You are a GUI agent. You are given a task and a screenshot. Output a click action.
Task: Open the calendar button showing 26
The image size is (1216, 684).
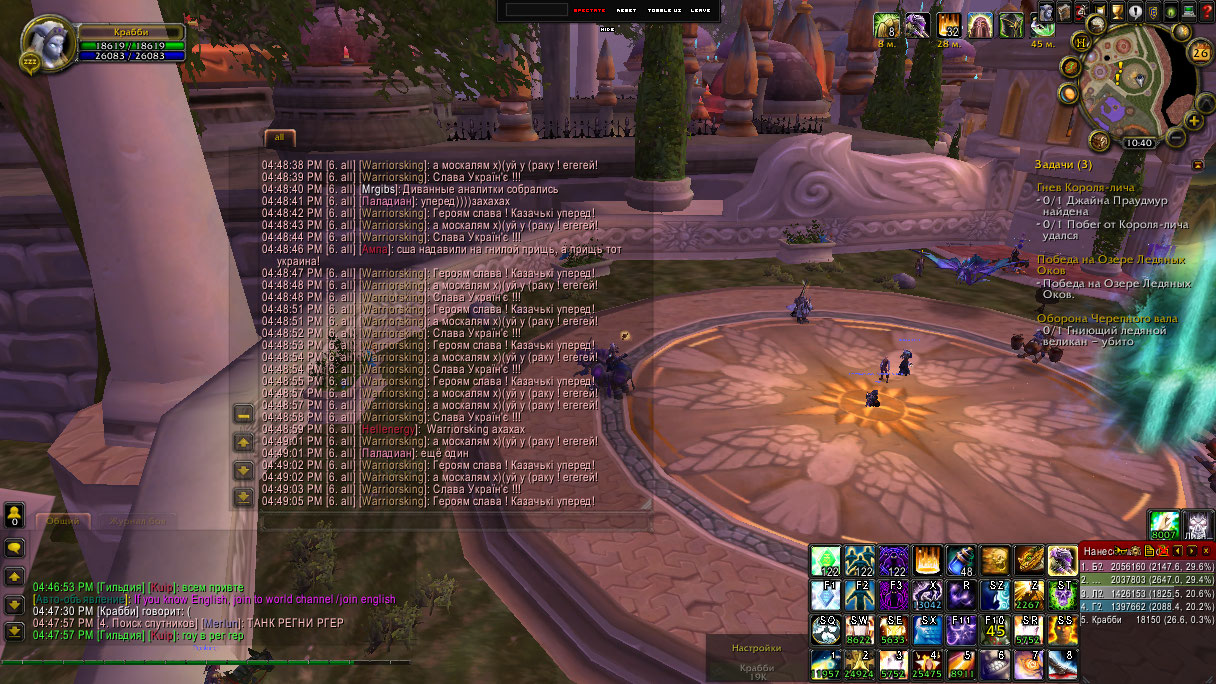coord(1200,53)
